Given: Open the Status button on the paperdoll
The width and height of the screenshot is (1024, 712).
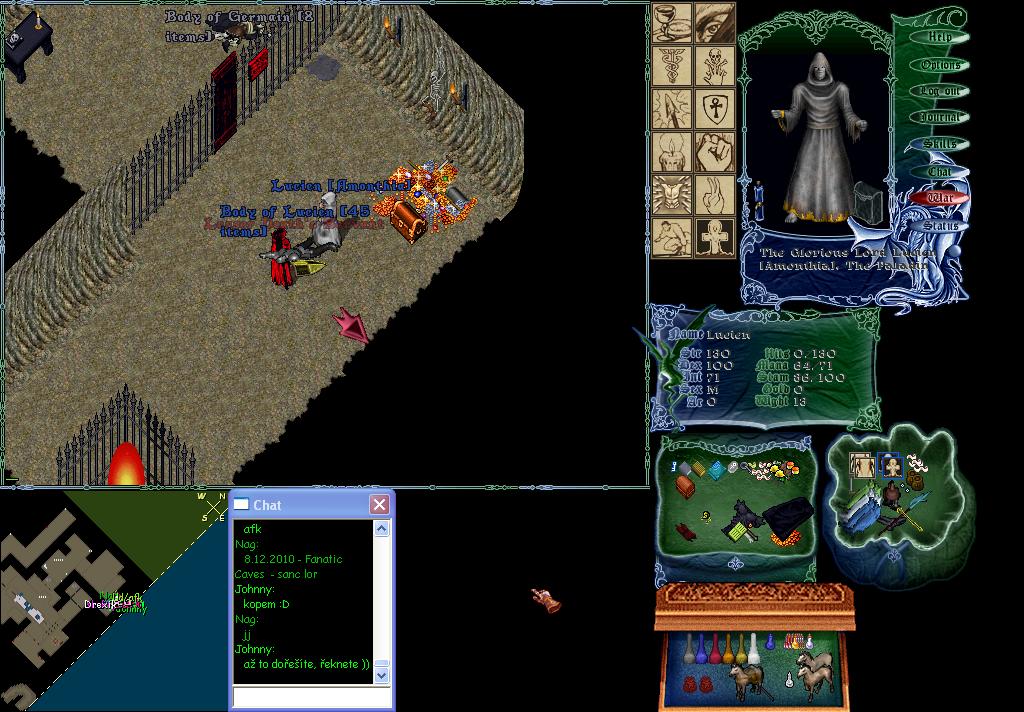Looking at the screenshot, I should (x=940, y=225).
